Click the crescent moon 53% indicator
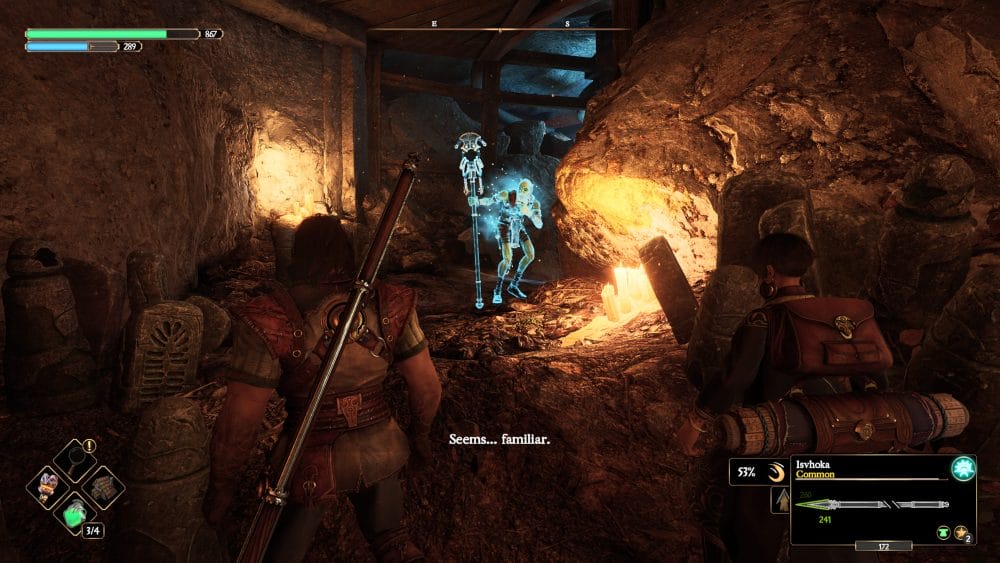 [758, 472]
